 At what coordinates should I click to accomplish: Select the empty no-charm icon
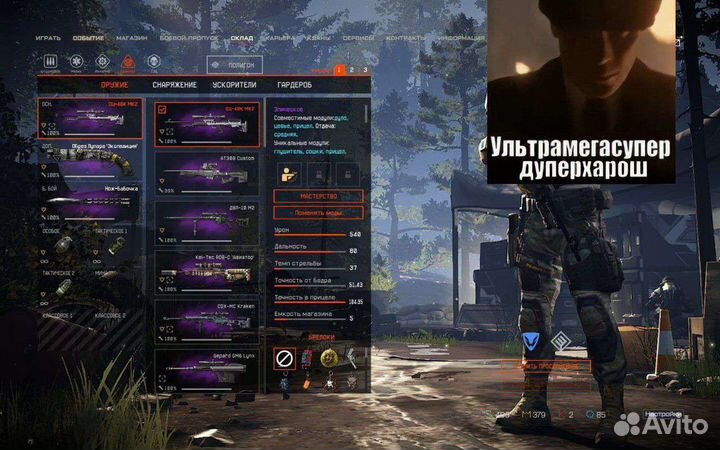click(x=284, y=356)
